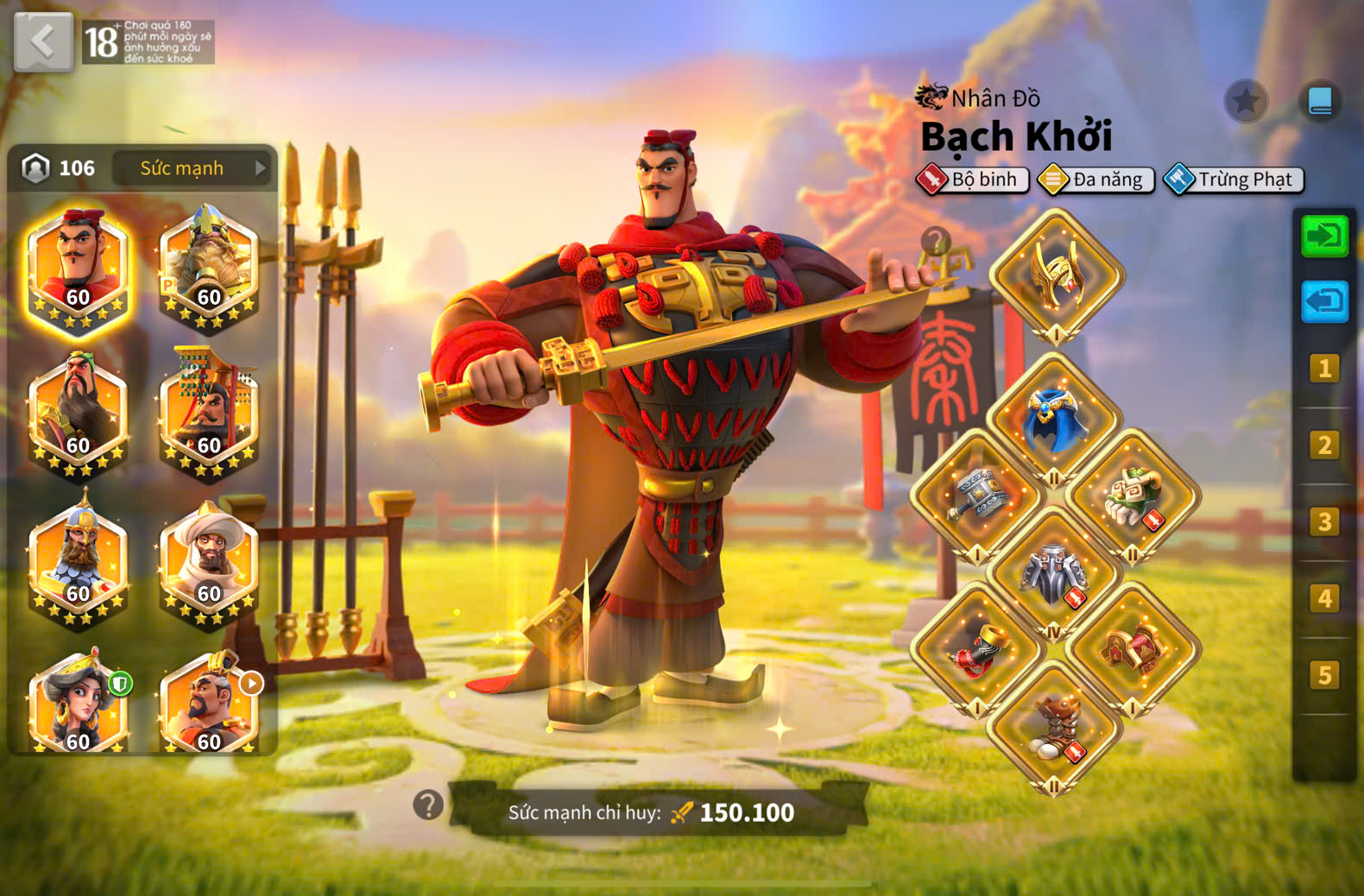Select the golden helmet equipment slot

(1056, 276)
